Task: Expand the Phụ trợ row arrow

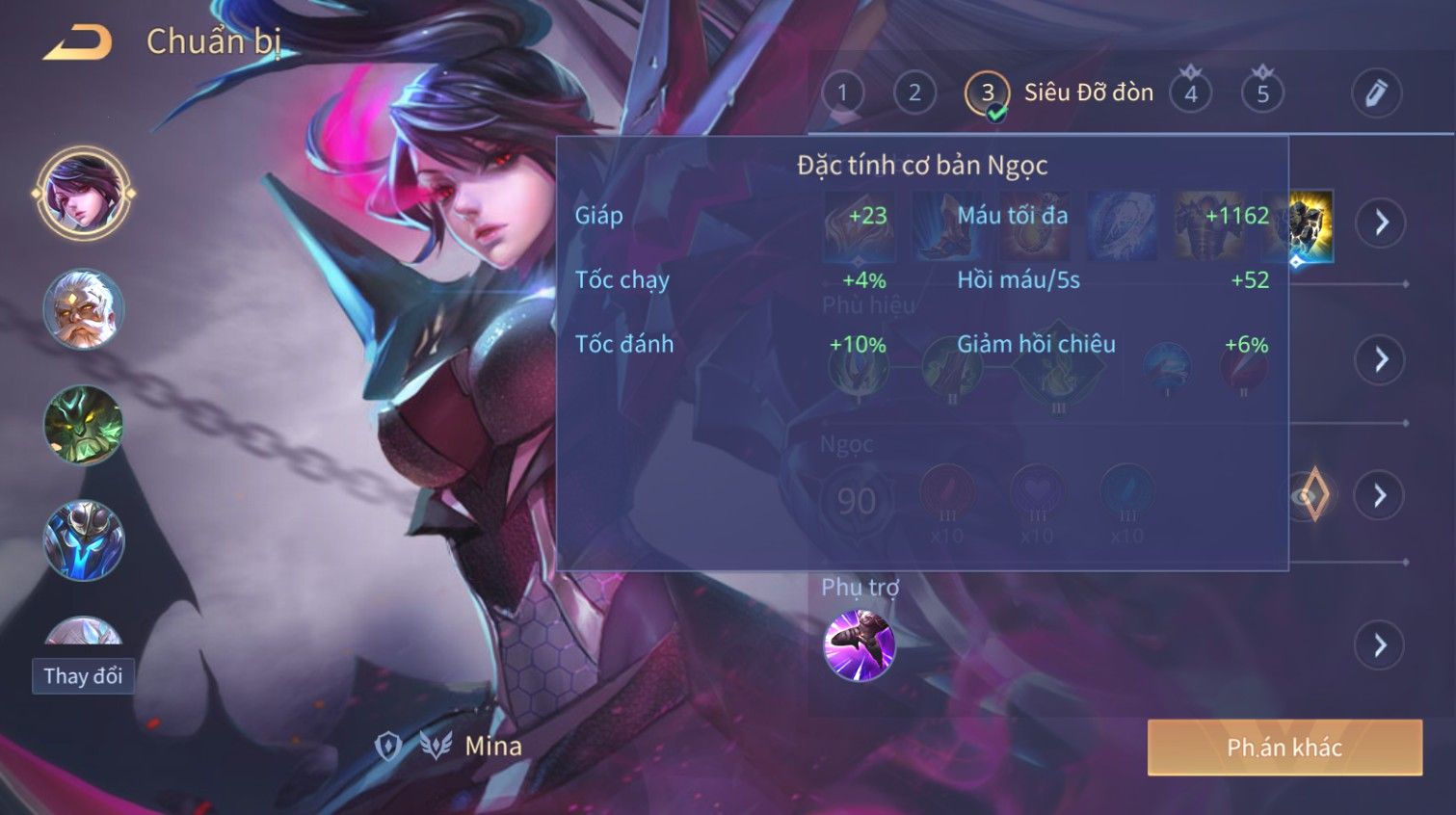Action: (x=1381, y=644)
